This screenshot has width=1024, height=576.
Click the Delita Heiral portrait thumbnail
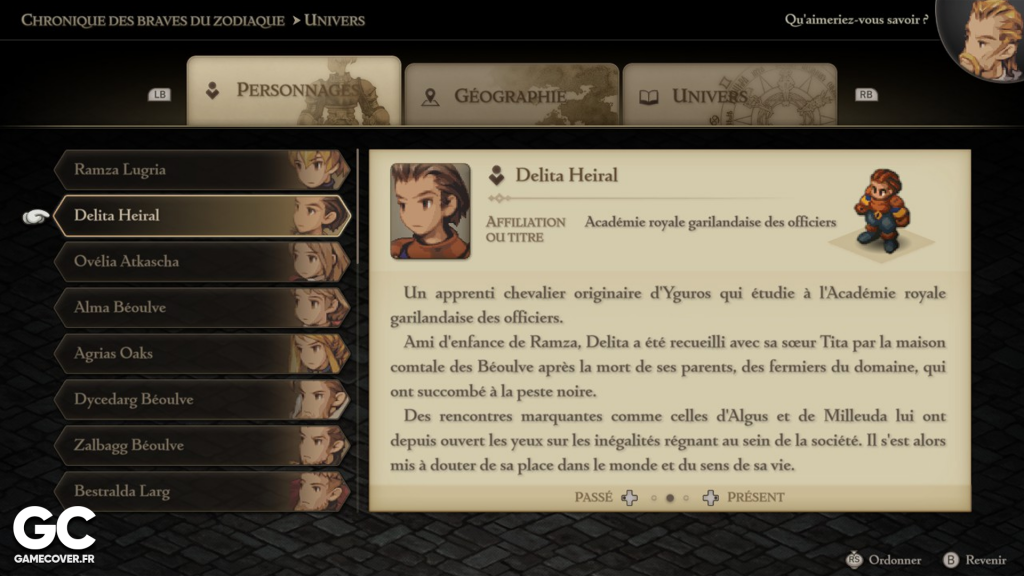point(430,211)
